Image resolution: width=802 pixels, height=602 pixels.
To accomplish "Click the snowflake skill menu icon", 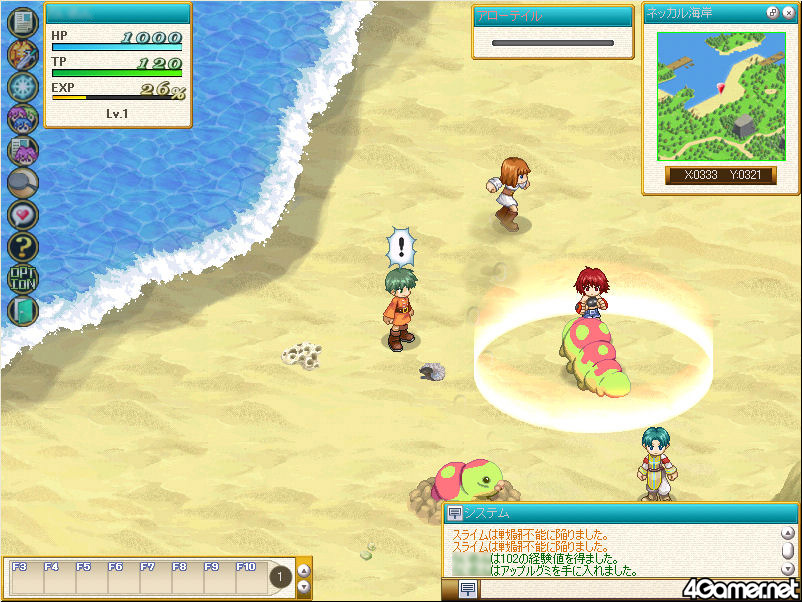I will [22, 87].
